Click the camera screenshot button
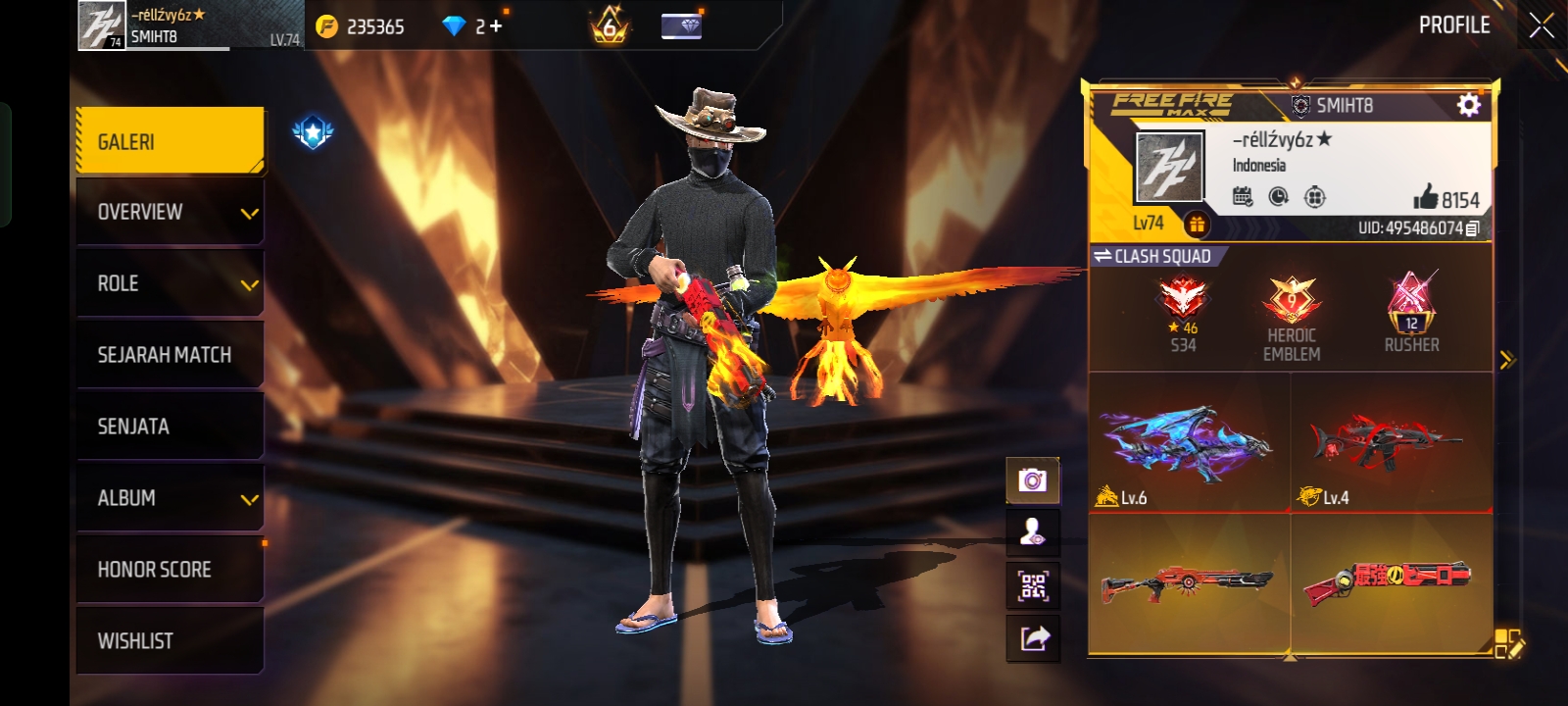The image size is (1568, 706). [1033, 479]
